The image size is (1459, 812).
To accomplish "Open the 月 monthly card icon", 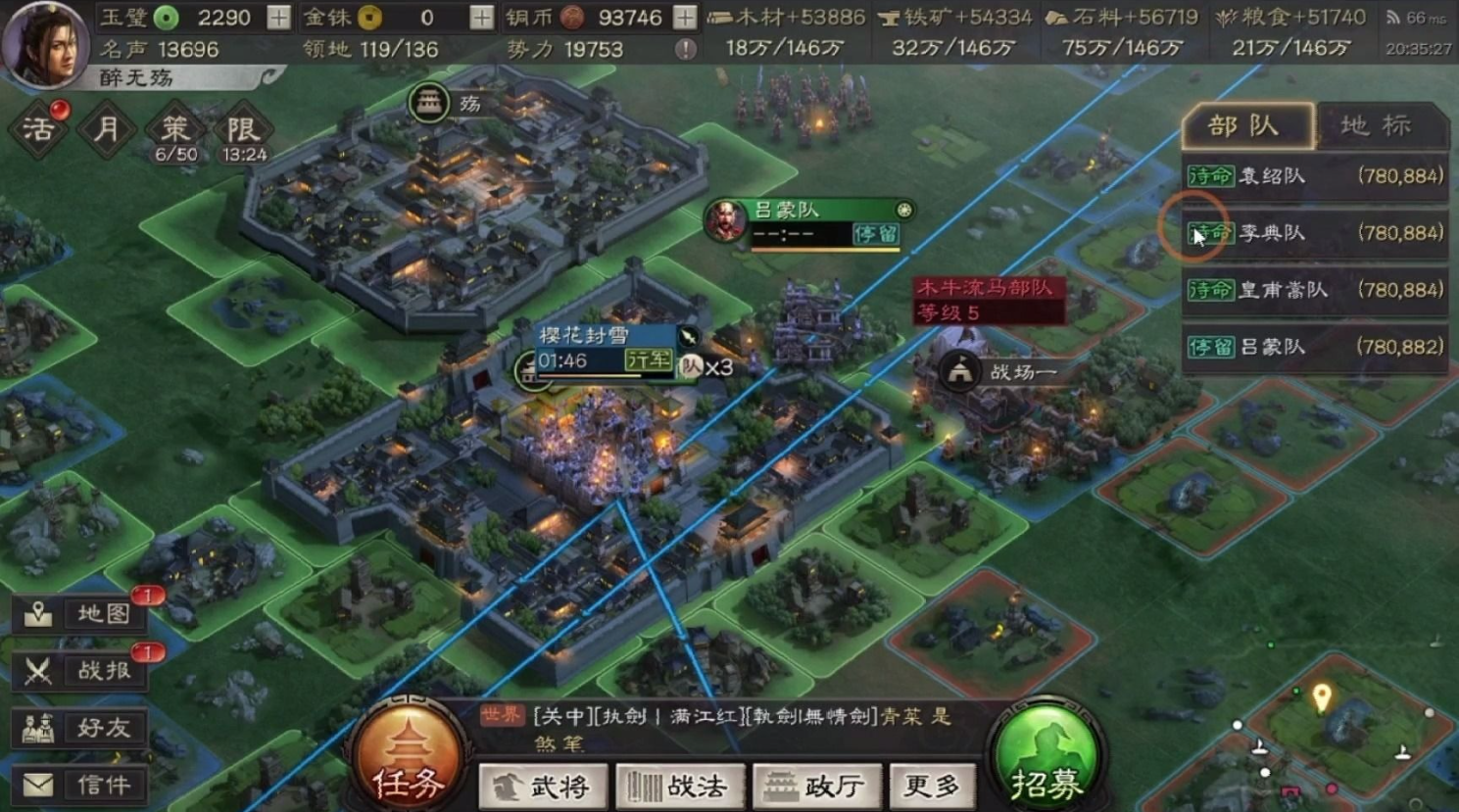I will tap(105, 127).
